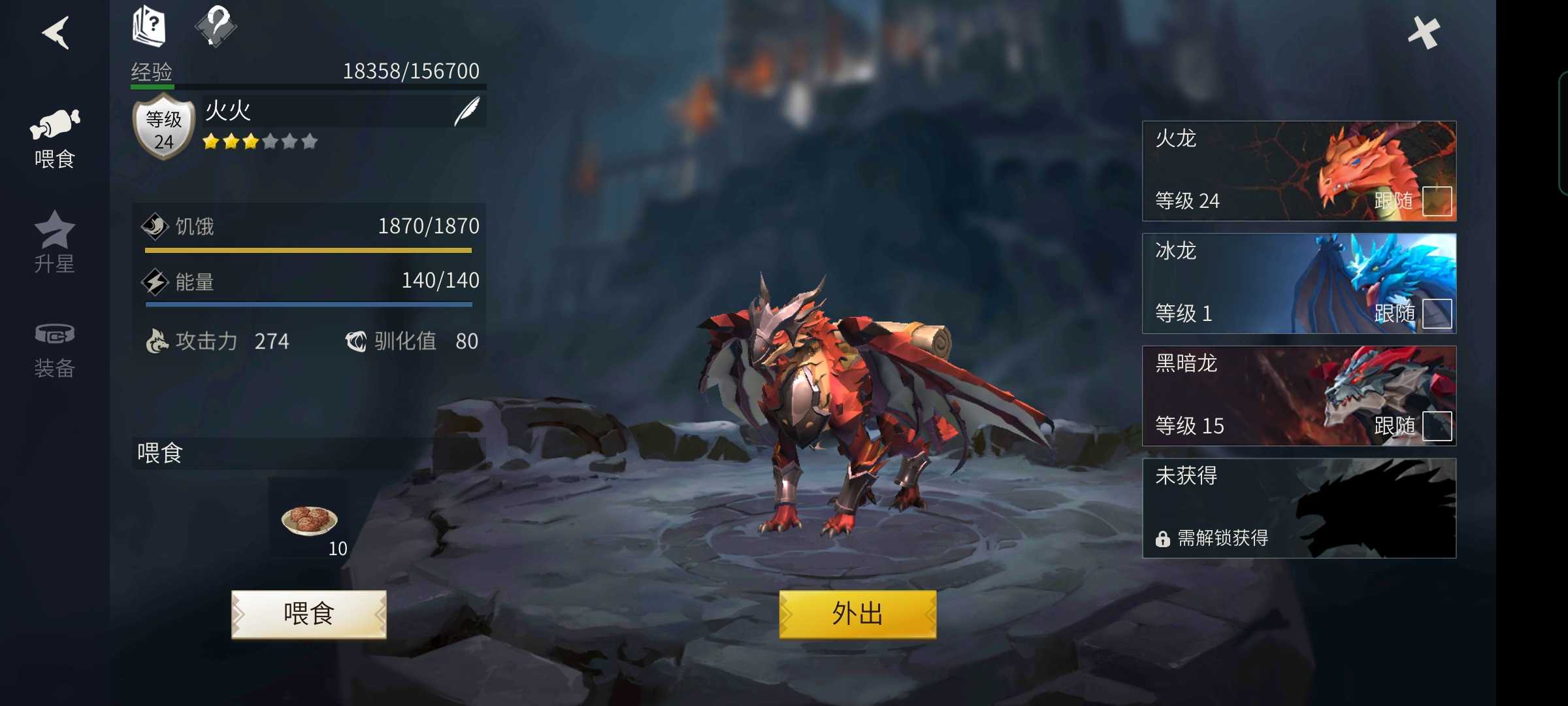The image size is (1568, 706).
Task: Go back with the arrow button
Action: coord(56,33)
